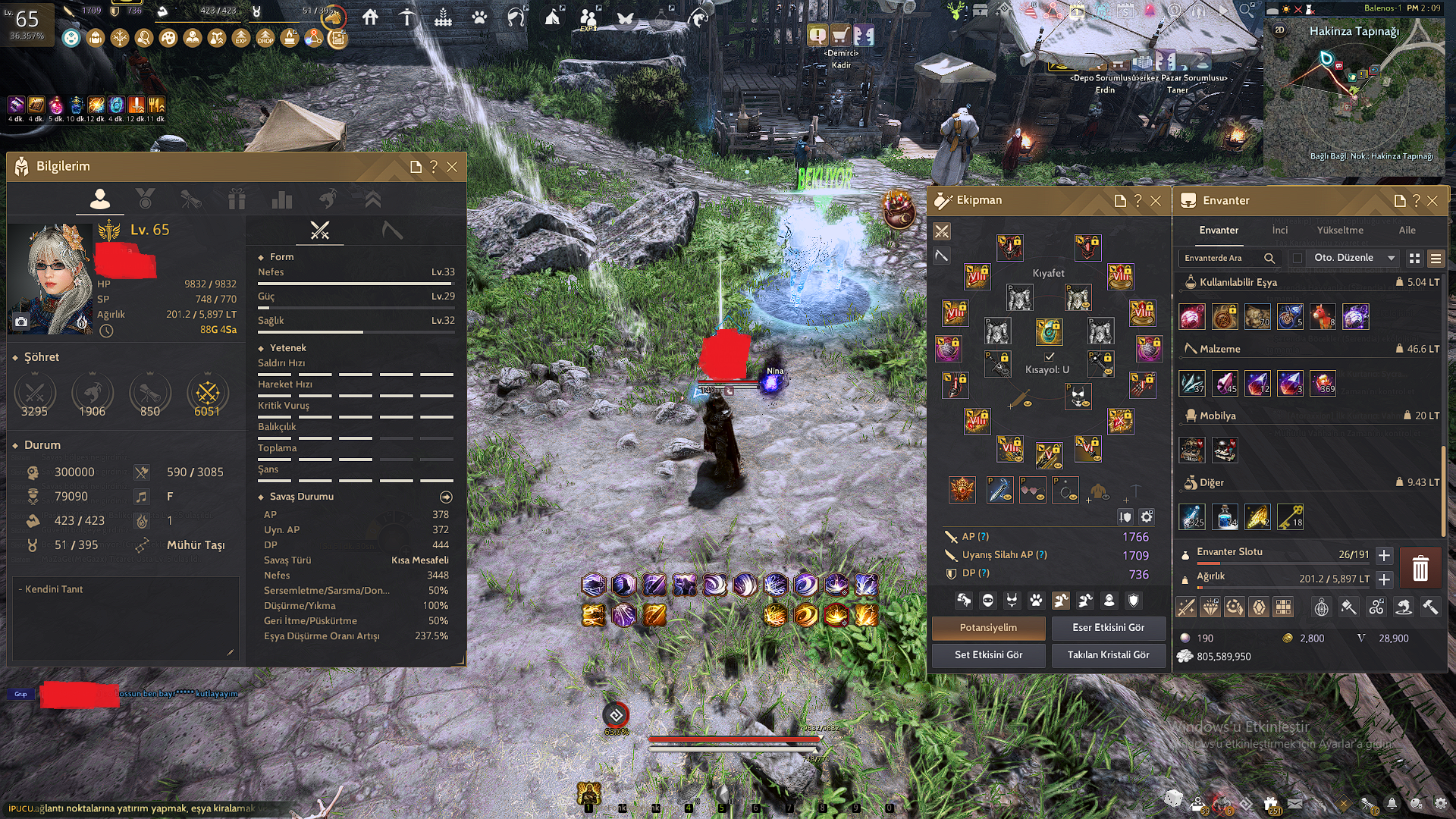Enable the checkbox beside Oto. Düzenle

coord(1298,258)
